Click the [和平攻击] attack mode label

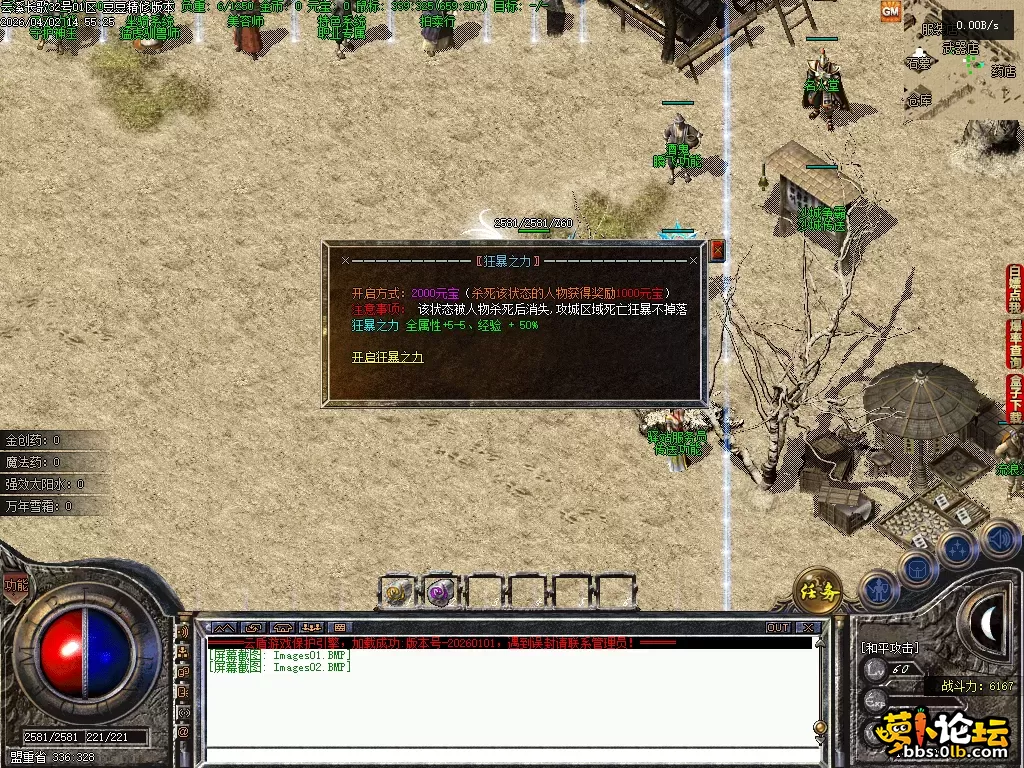889,648
